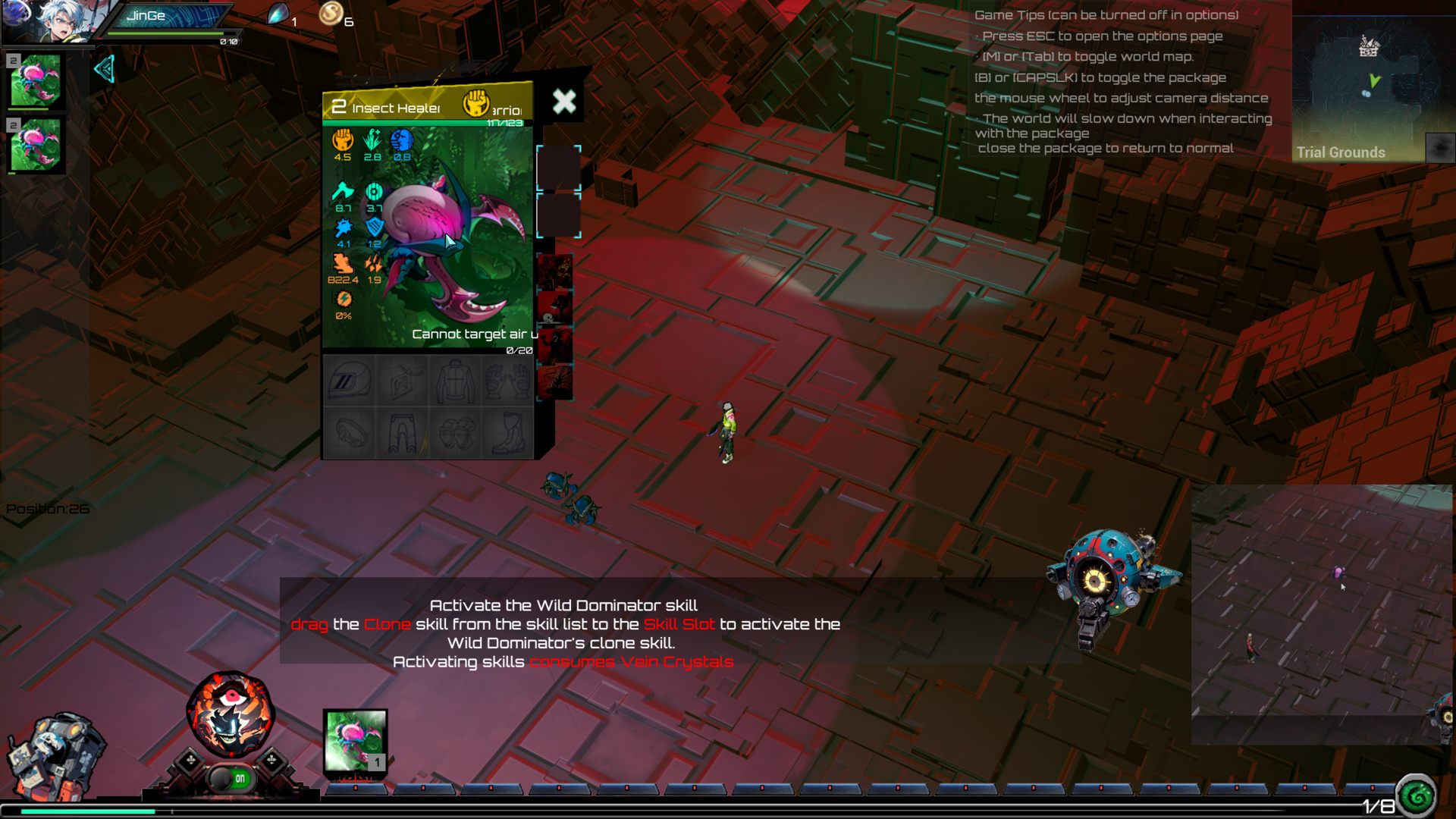Collapse the party list with arrow

[105, 69]
